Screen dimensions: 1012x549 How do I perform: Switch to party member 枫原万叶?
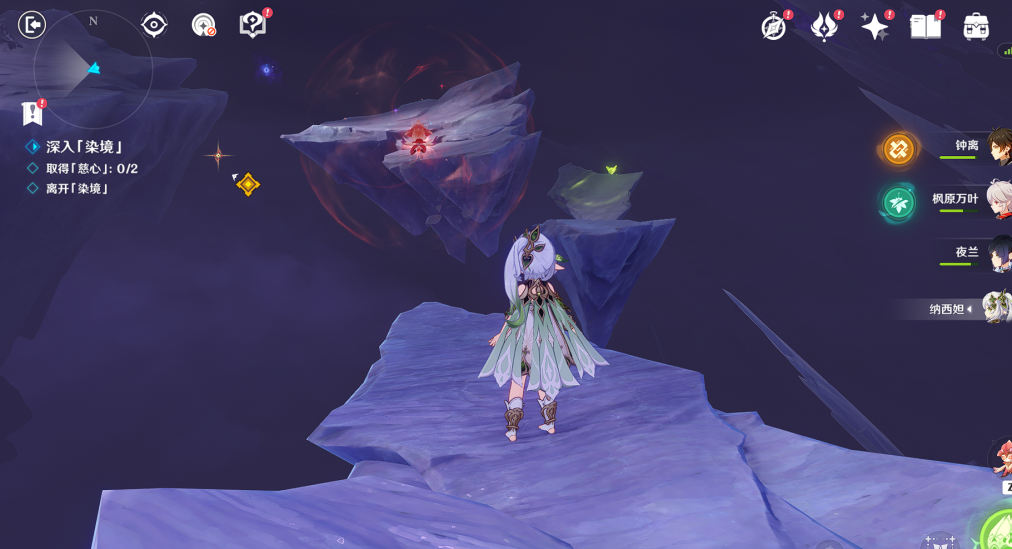[x=998, y=200]
